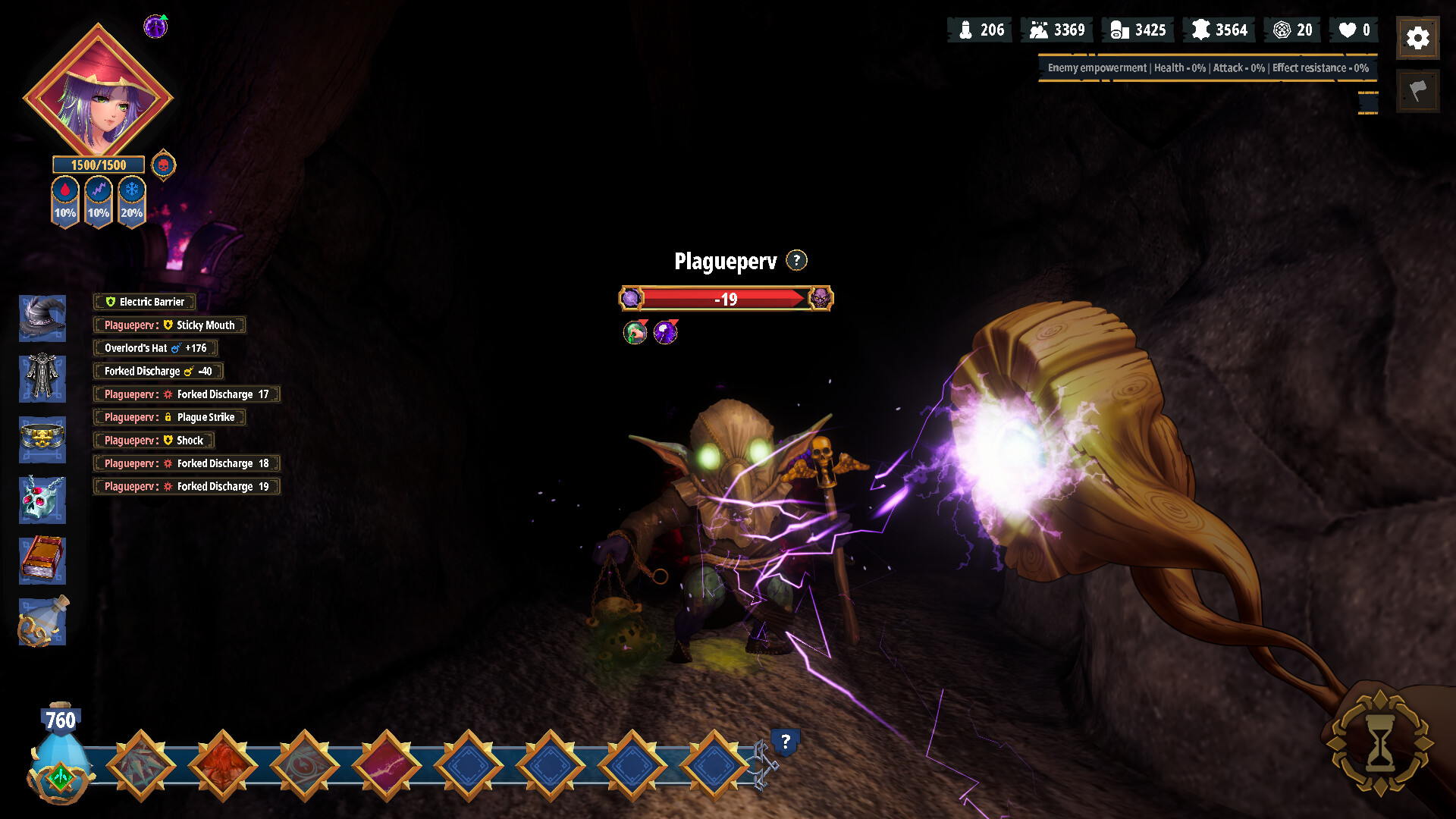Cast the green leaf-pattern spell
This screenshot has height=819, width=1456.
click(x=141, y=765)
